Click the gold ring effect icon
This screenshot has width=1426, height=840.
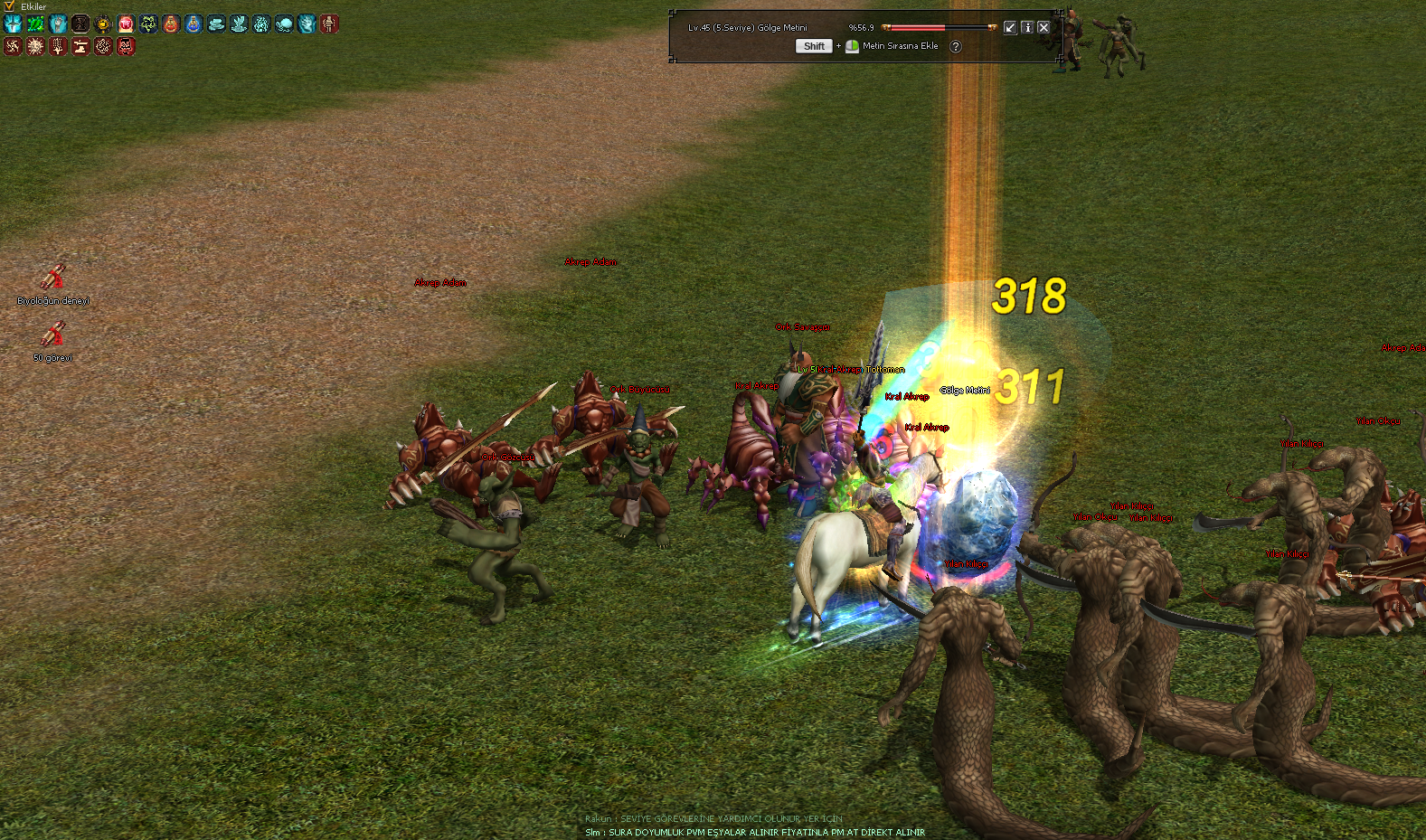tap(103, 24)
